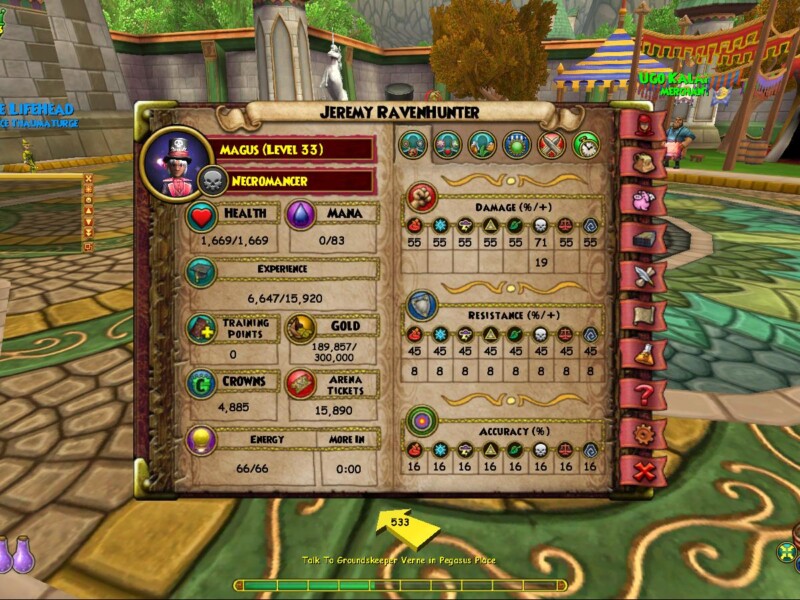The image size is (800, 600).
Task: Select the spell deck book tab
Action: [641, 238]
